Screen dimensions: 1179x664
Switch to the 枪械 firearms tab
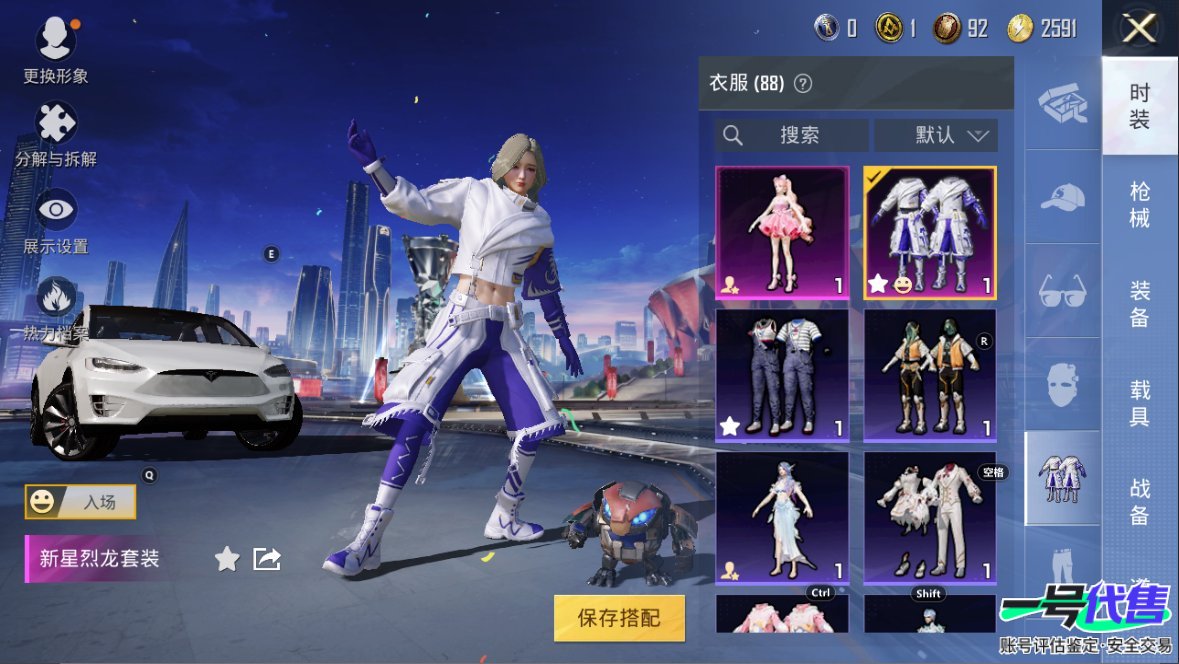(1140, 205)
